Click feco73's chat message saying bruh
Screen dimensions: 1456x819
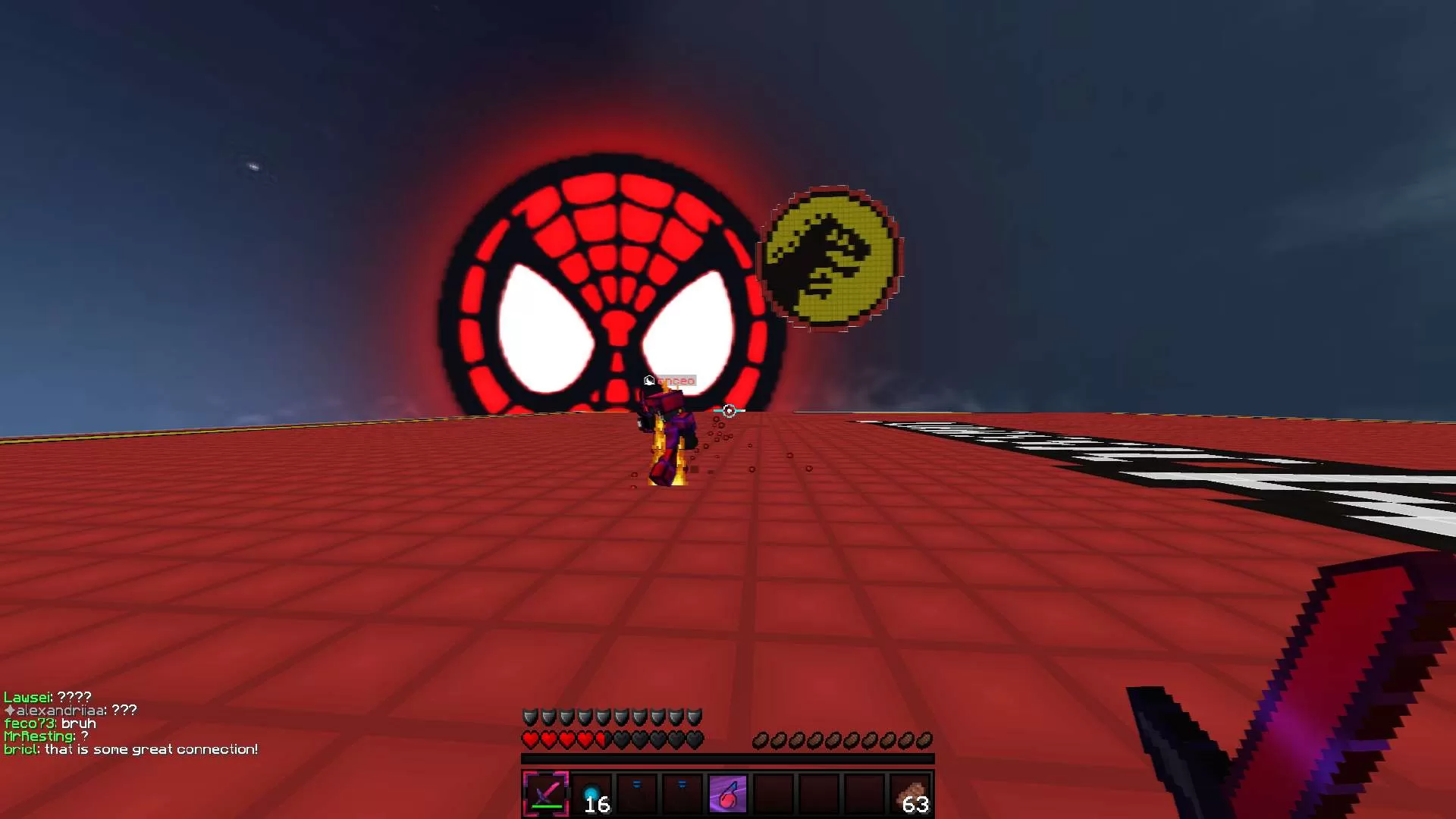pyautogui.click(x=77, y=723)
